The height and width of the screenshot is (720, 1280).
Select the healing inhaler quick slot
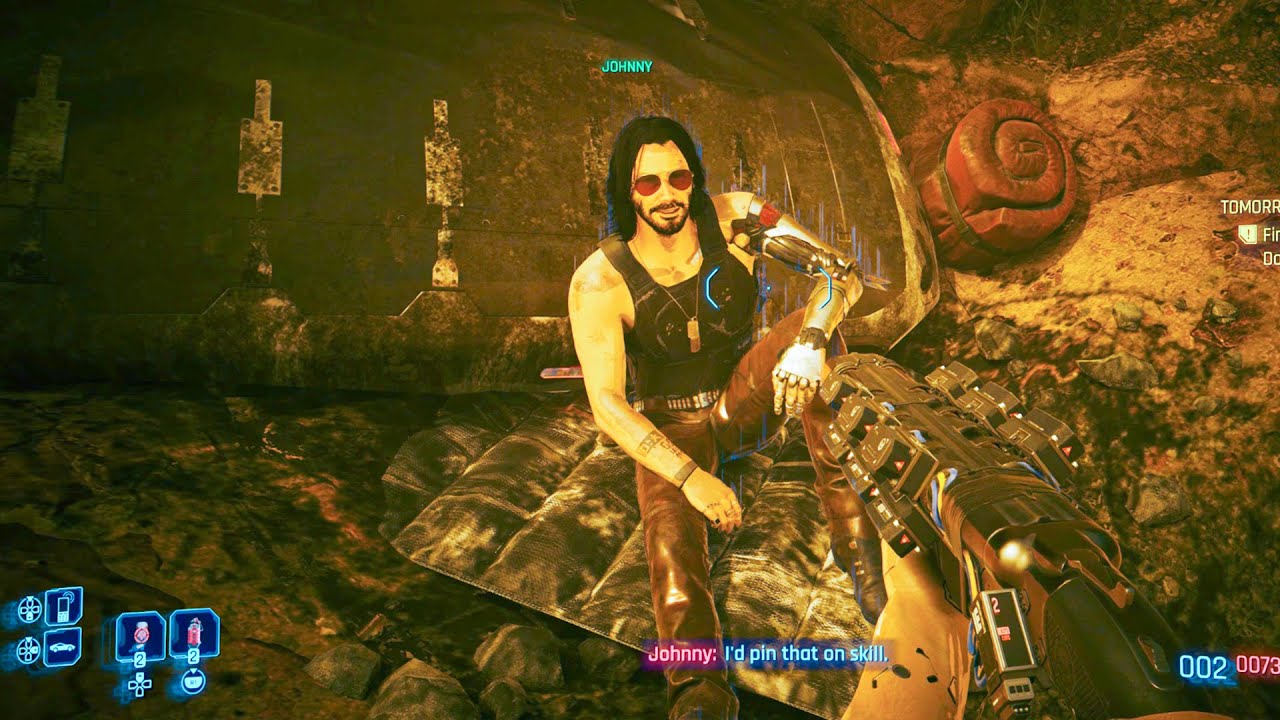pyautogui.click(x=193, y=630)
